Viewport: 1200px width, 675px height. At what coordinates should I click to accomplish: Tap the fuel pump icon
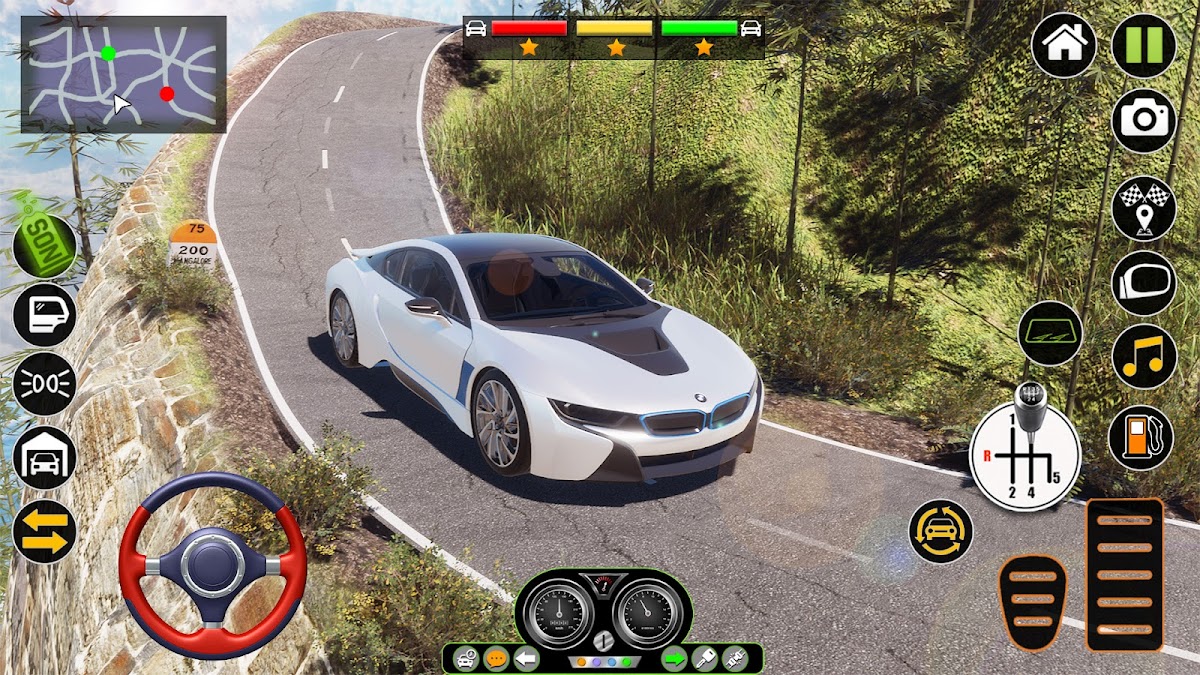point(1141,437)
